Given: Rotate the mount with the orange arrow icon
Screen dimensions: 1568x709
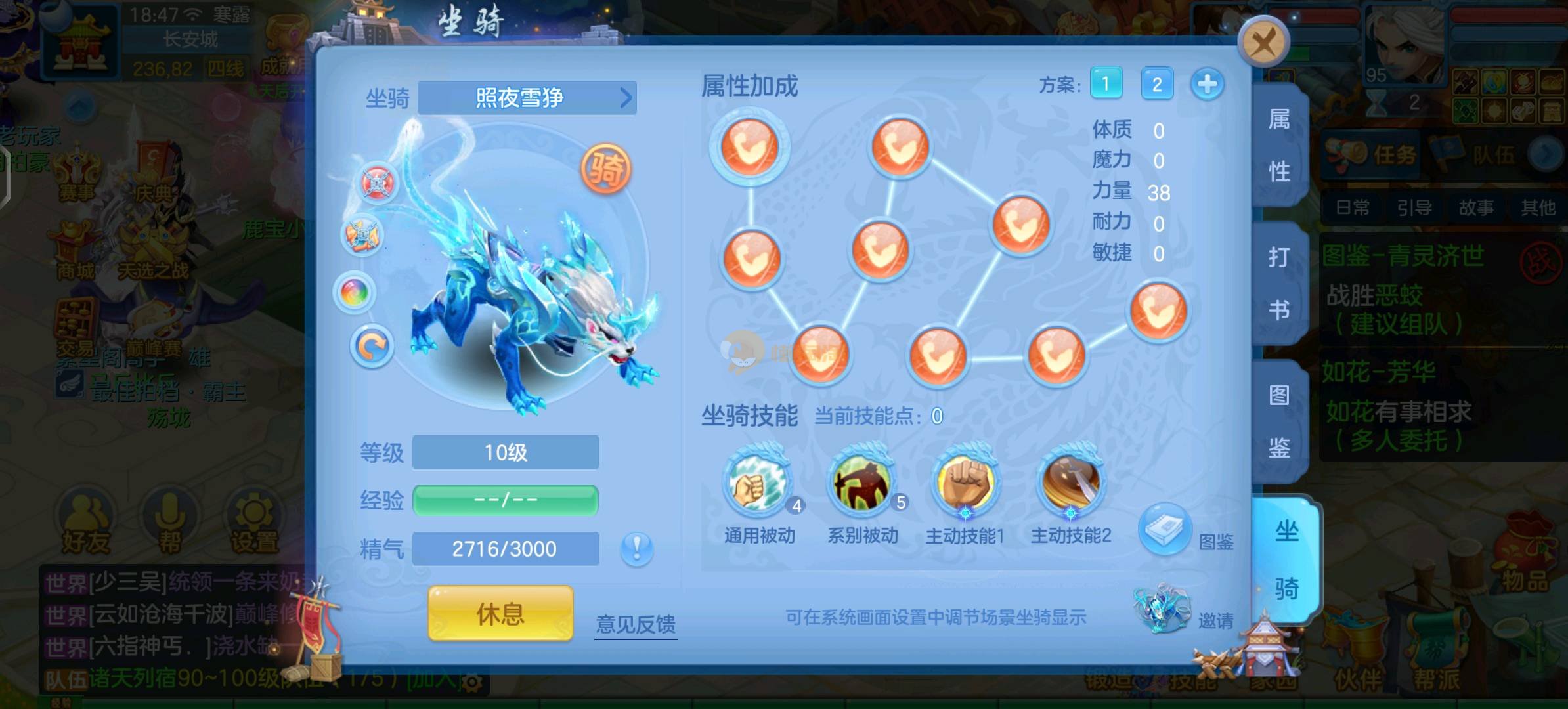Looking at the screenshot, I should click(372, 346).
